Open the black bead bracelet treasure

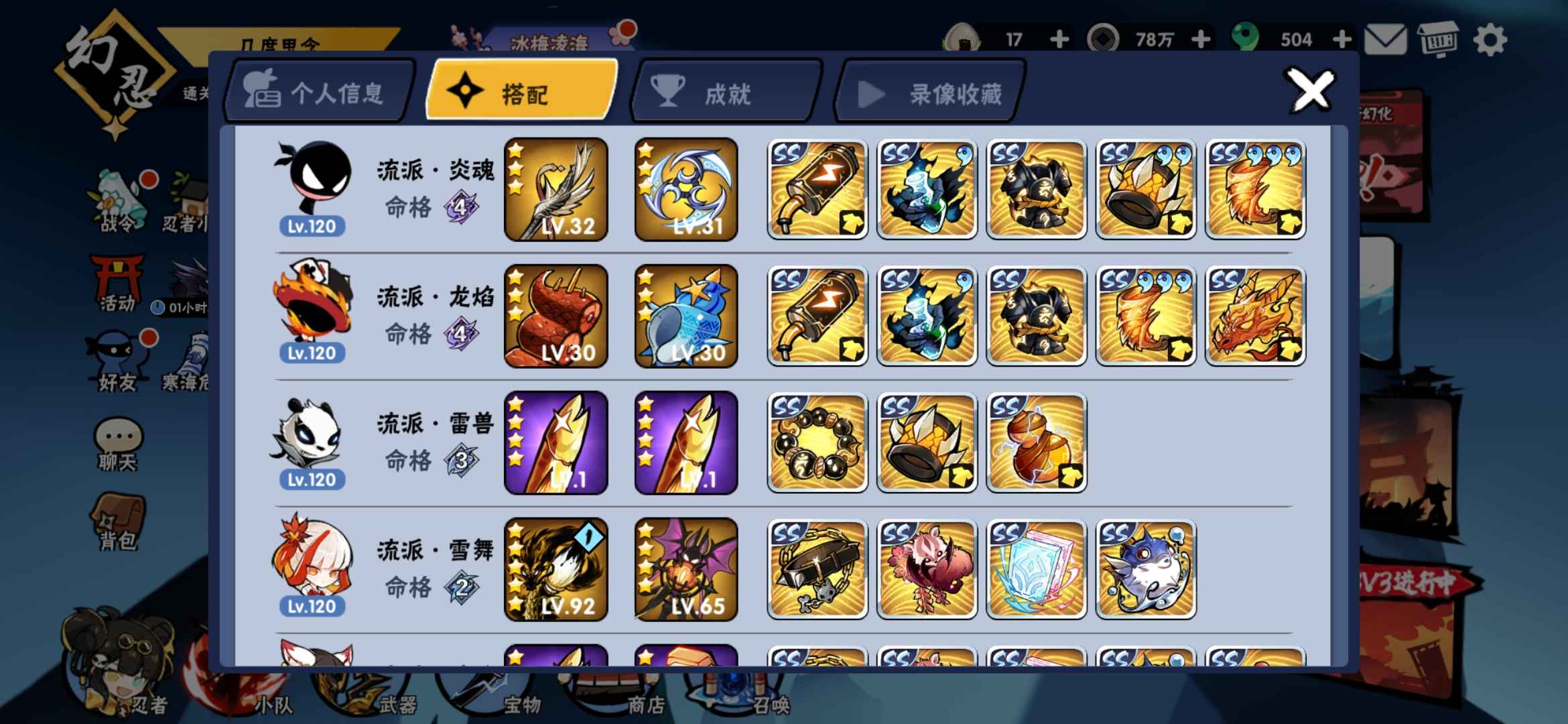(818, 443)
